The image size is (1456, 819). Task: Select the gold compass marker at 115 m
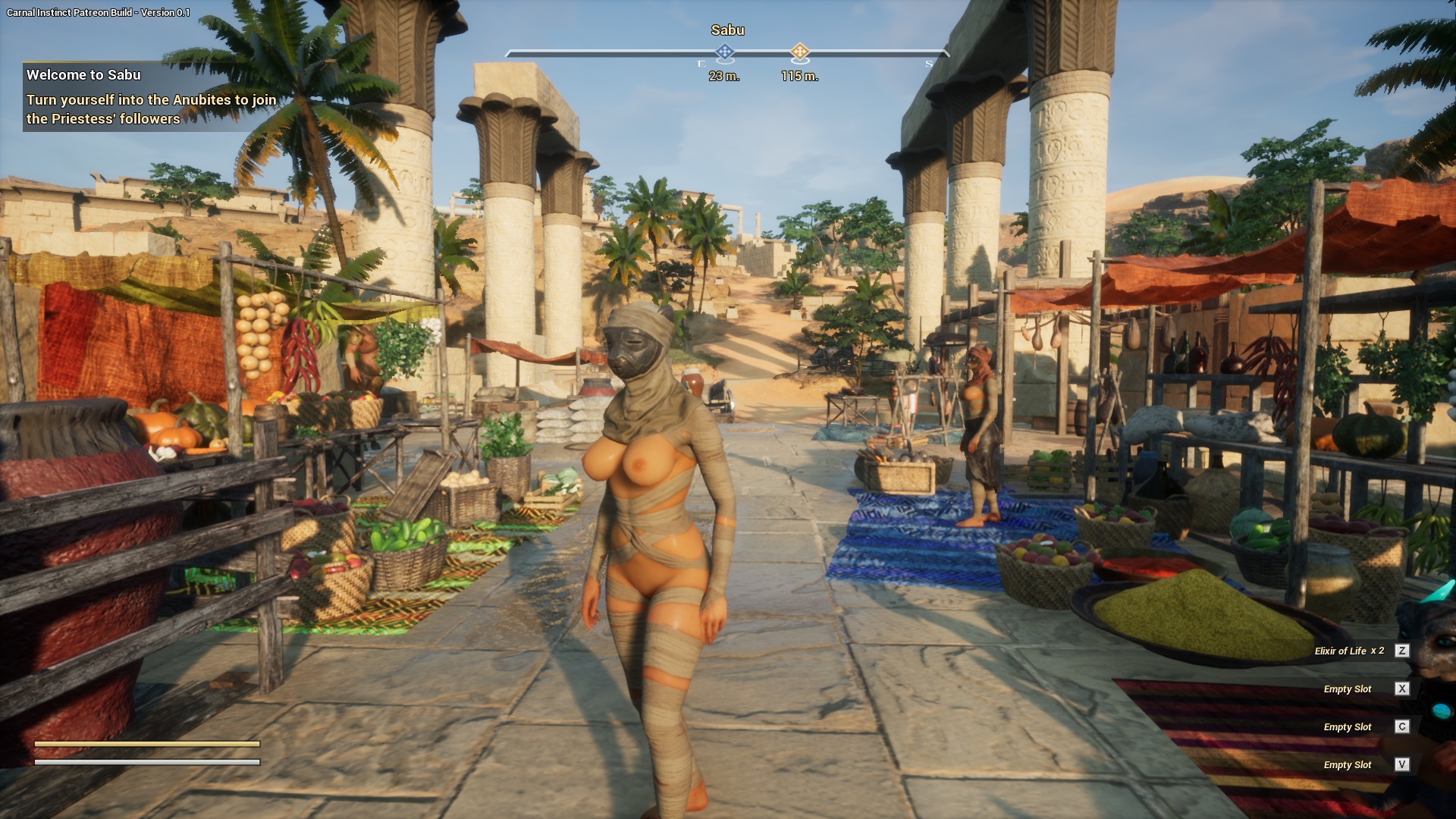tap(799, 52)
